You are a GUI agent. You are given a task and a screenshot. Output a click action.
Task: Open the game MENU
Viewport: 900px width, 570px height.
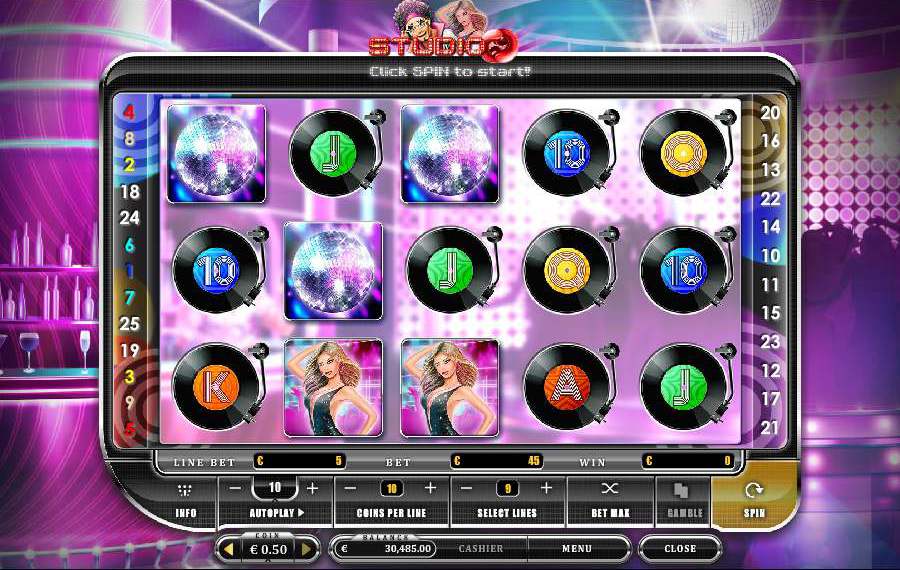tap(576, 549)
